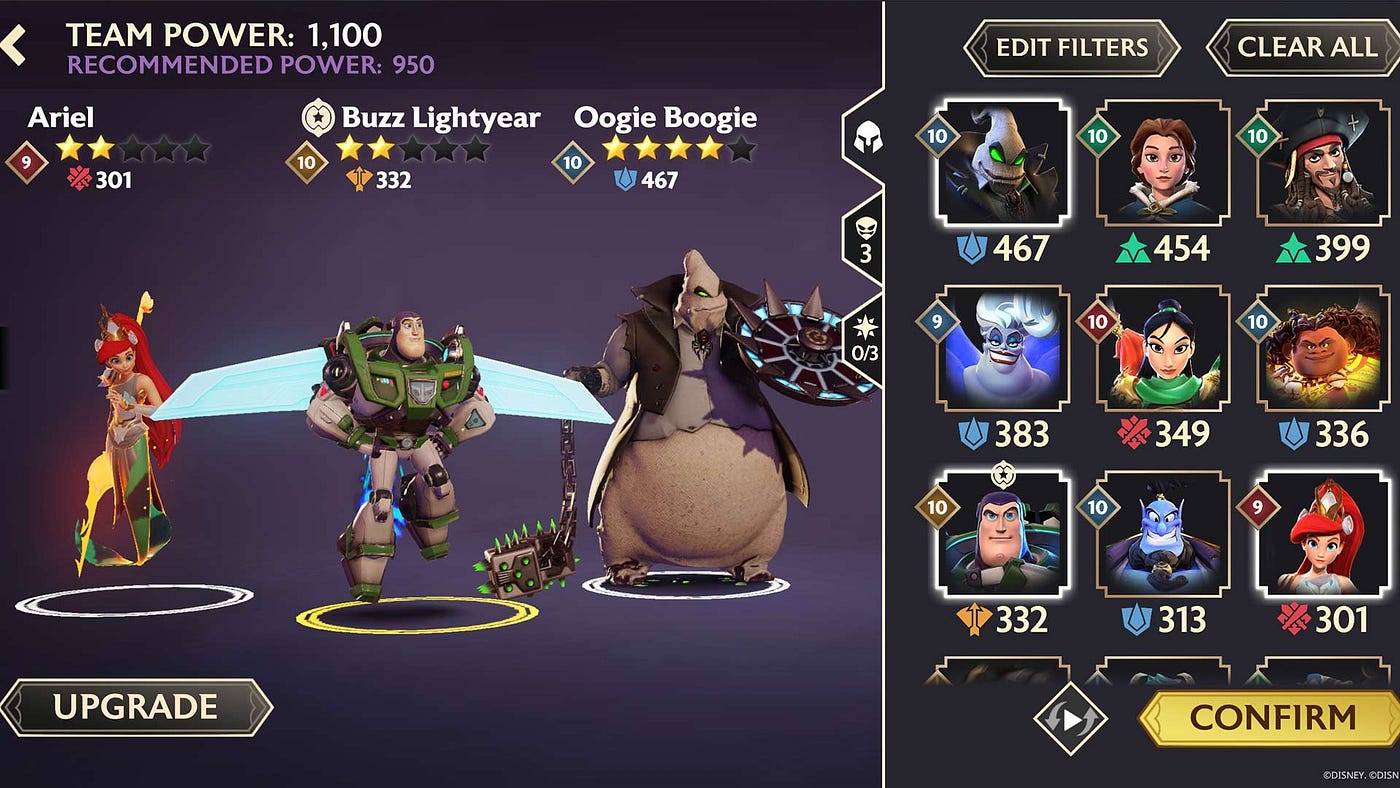1400x788 pixels.
Task: Clear all selected team members
Action: point(1306,47)
